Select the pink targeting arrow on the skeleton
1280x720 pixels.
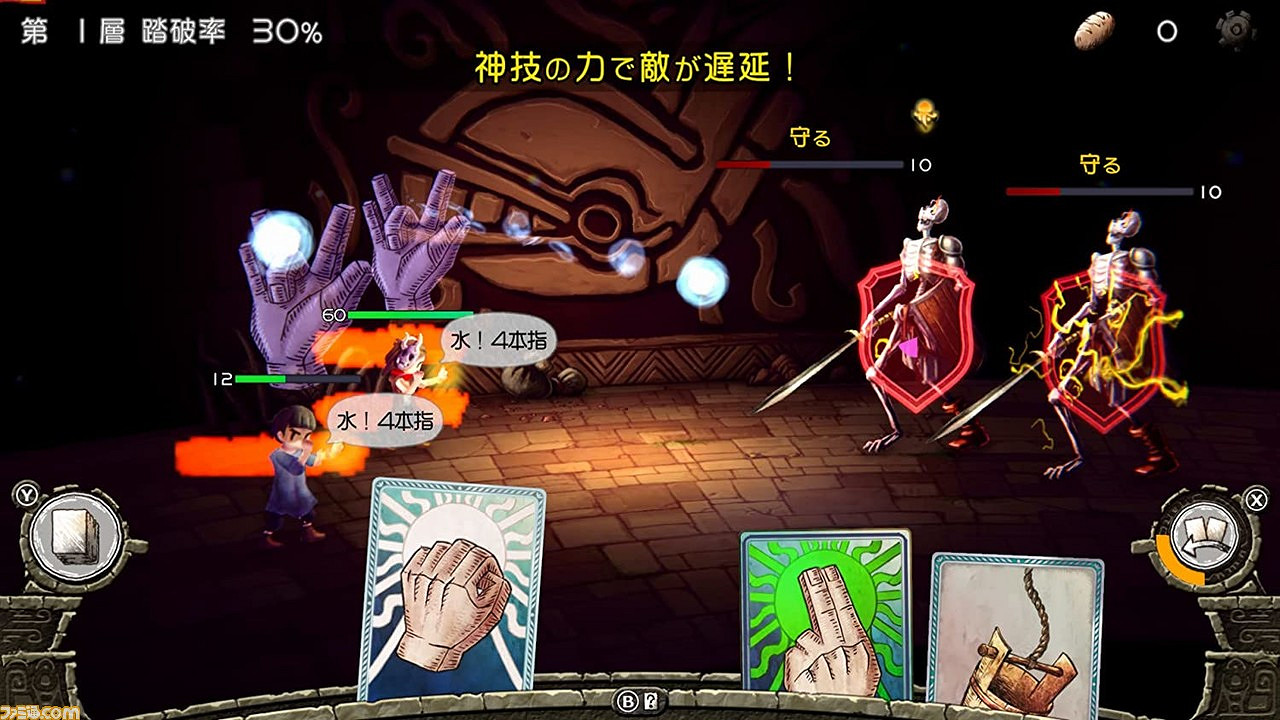[x=906, y=347]
